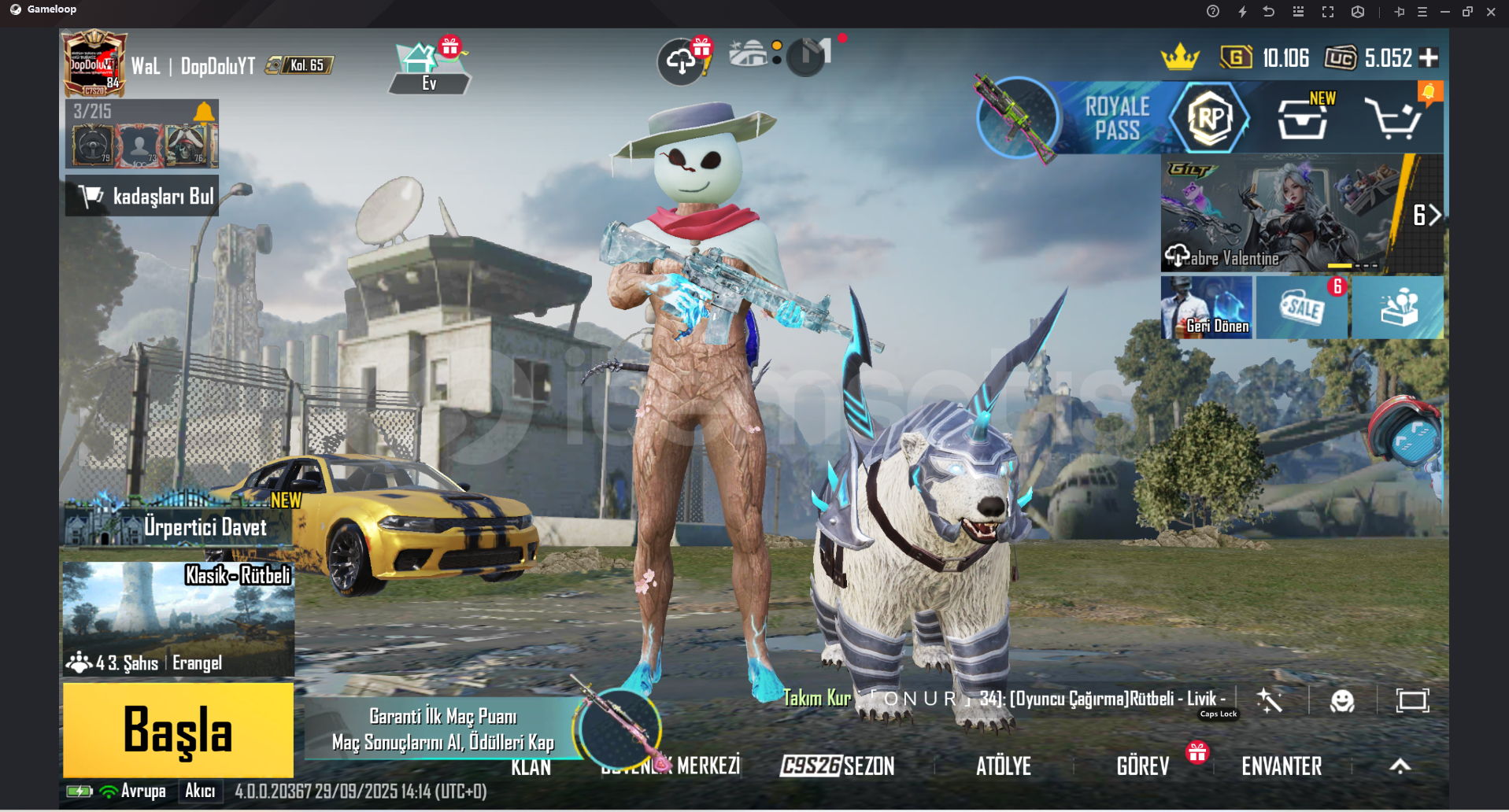Open the emote smiley face icon
This screenshot has height=812, width=1509.
coord(1342,700)
